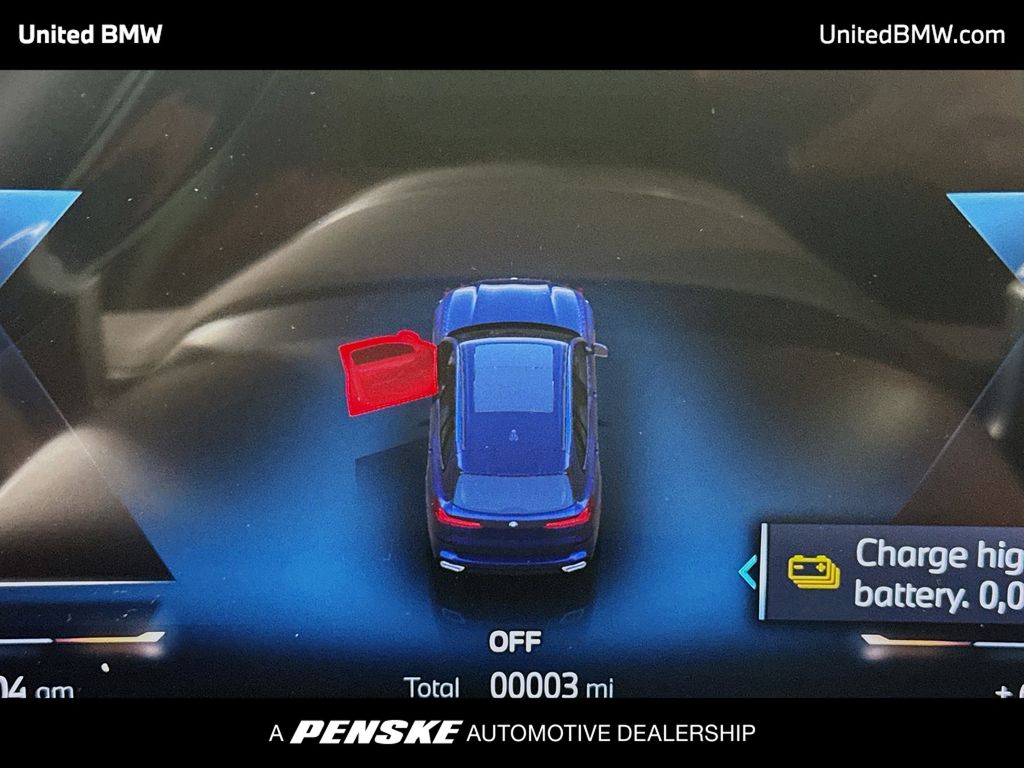Visit the UnitedBMW.com link
Screen dimensions: 1024x768
[x=911, y=34]
